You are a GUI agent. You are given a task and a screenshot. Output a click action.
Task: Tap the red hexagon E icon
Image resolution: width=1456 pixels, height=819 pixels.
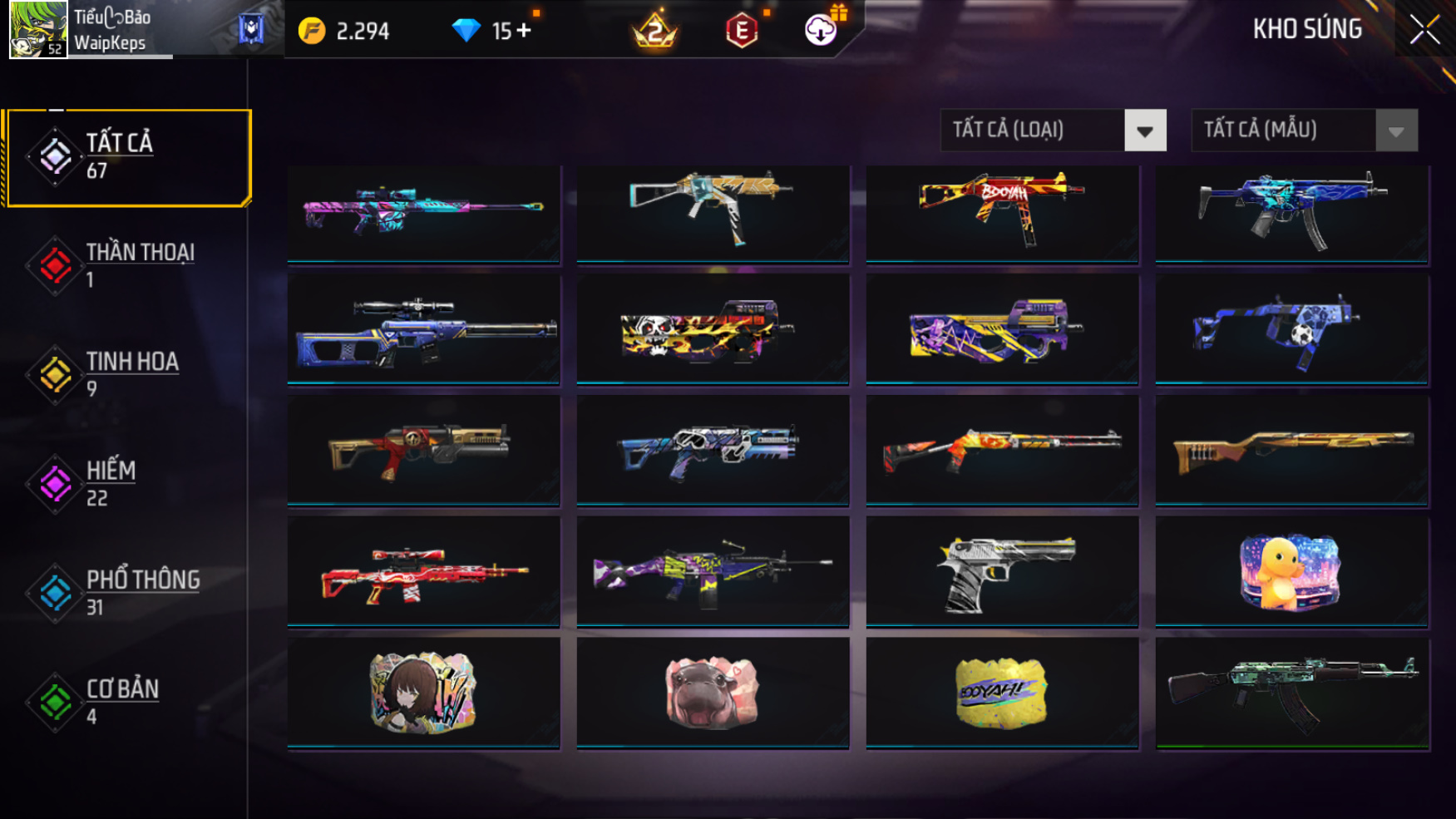click(x=742, y=32)
